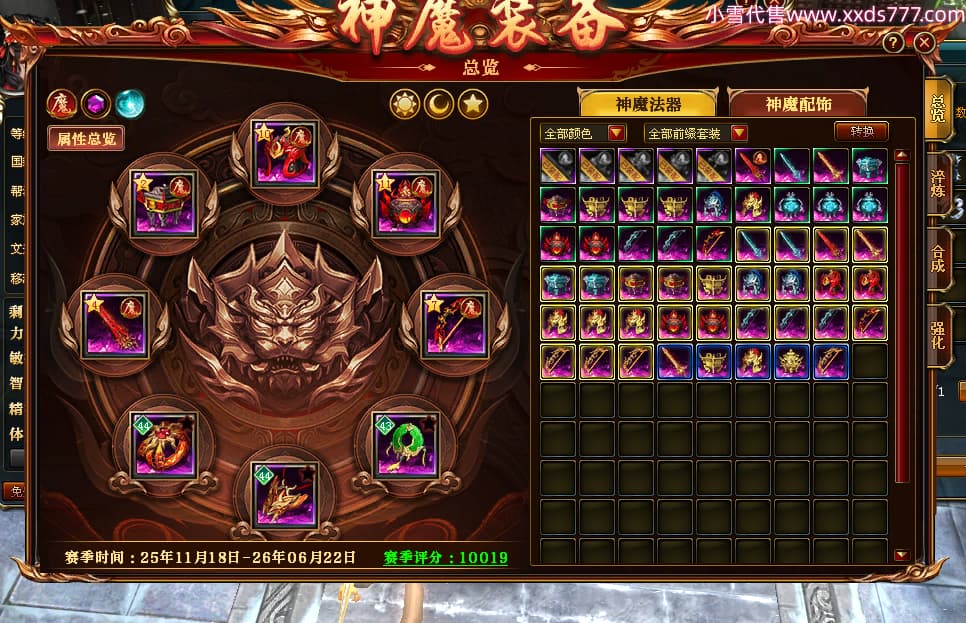Click the 转换 convert button
The height and width of the screenshot is (623, 966).
[x=861, y=132]
